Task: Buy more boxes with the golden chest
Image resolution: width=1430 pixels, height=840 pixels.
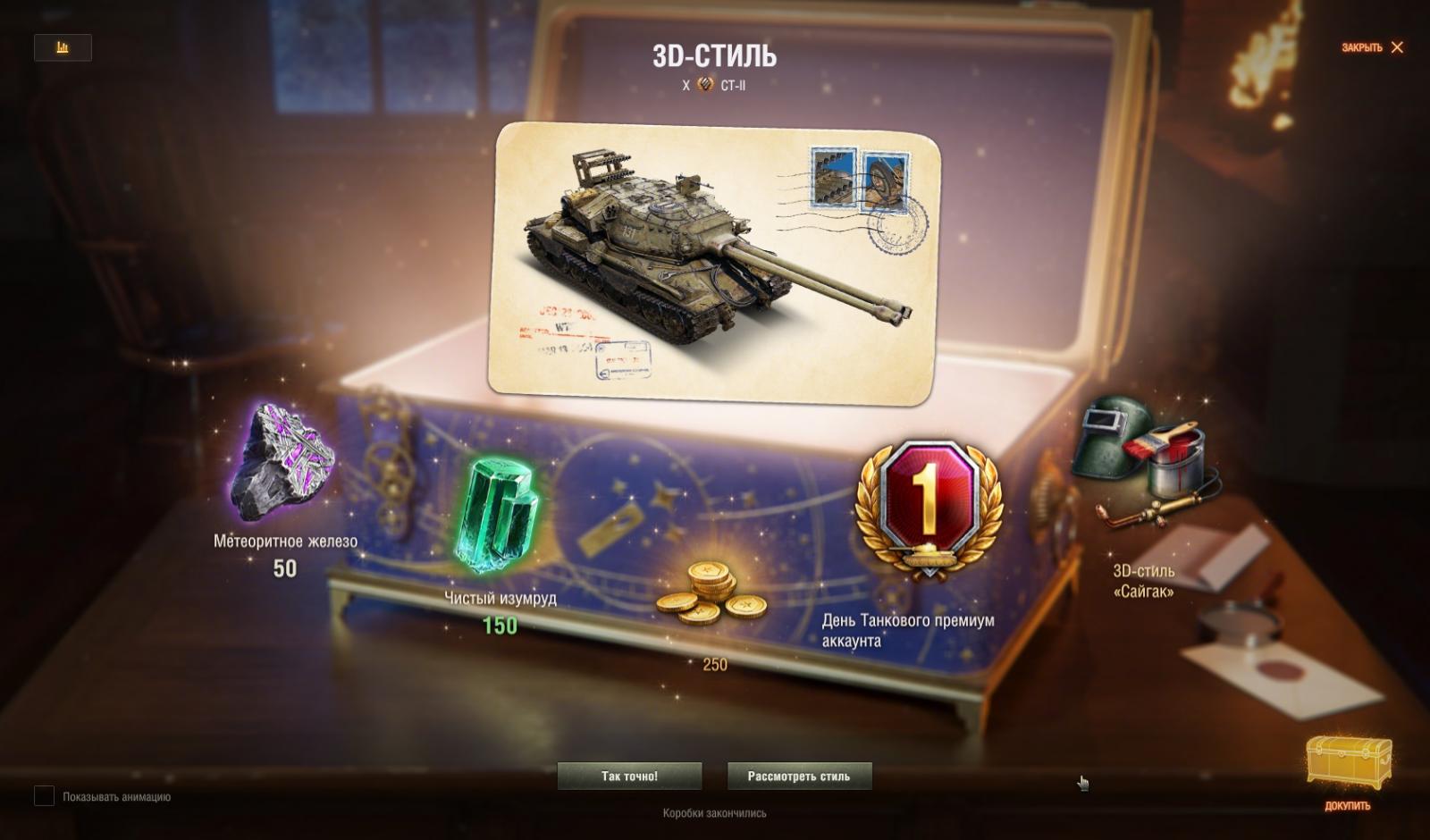Action: click(x=1348, y=765)
